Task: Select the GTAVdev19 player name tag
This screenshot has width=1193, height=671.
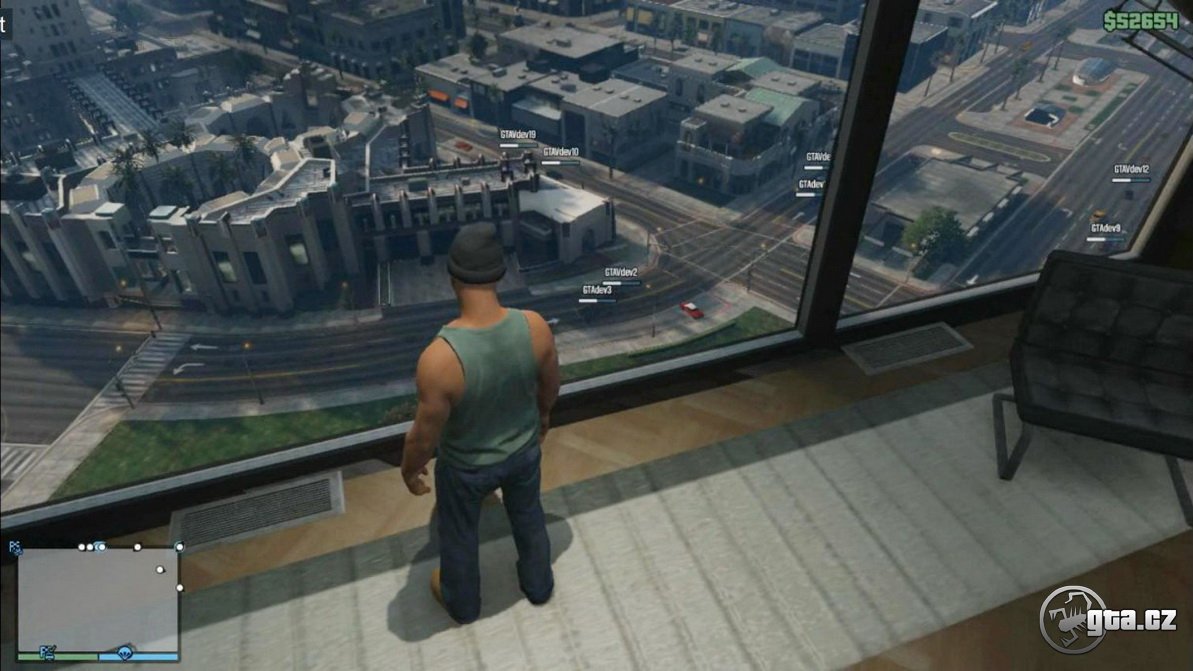Action: click(518, 134)
